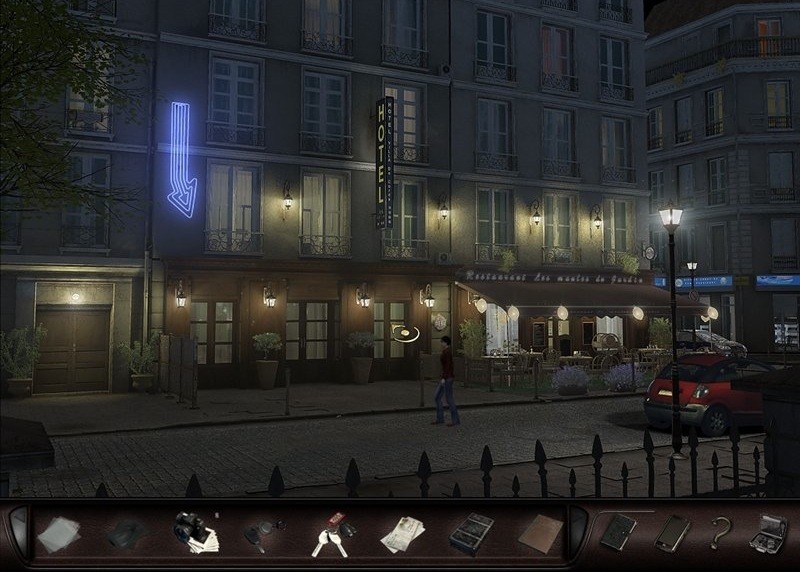
Task: Select the key ring with red tag
Action: tap(332, 534)
